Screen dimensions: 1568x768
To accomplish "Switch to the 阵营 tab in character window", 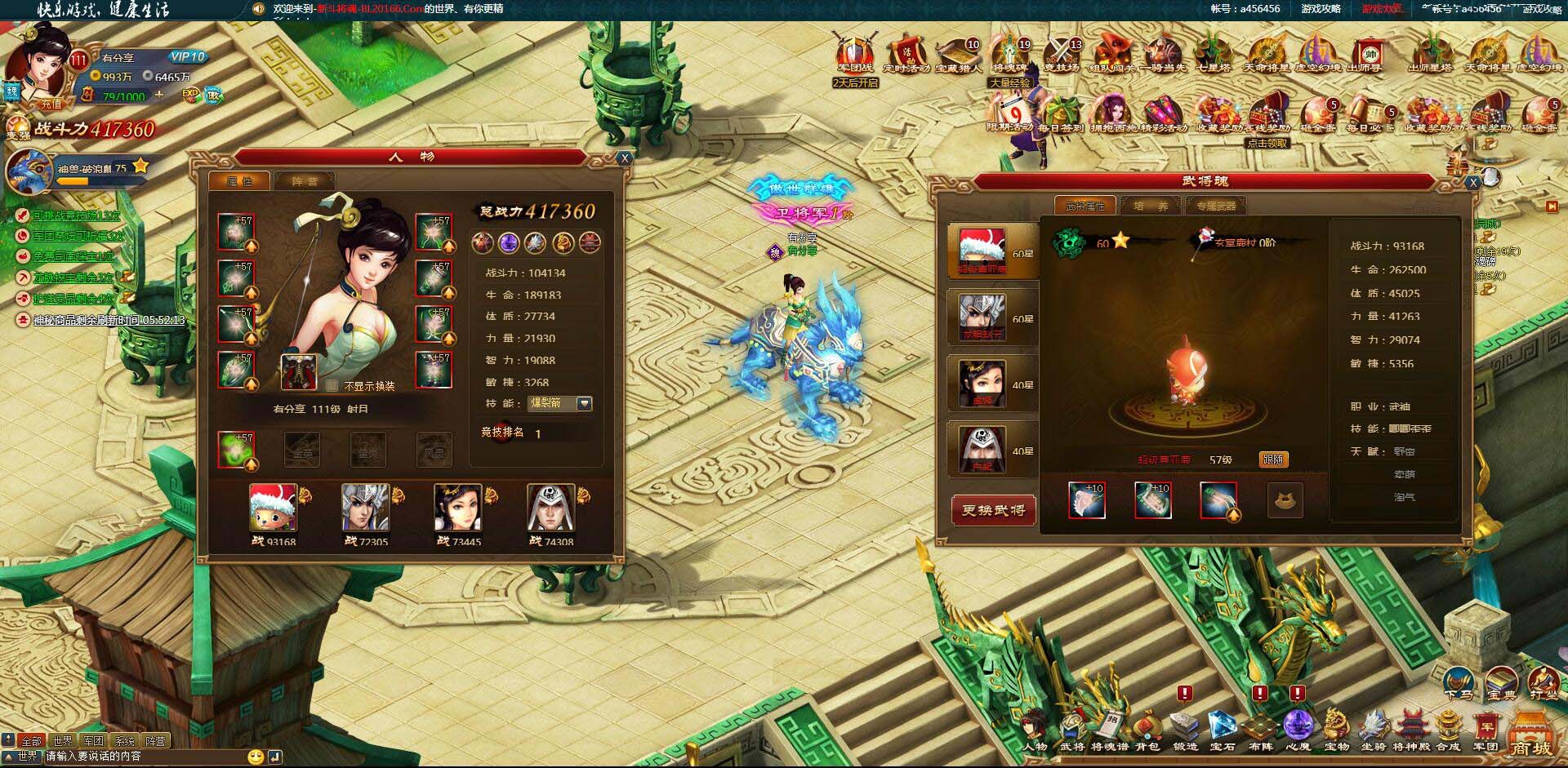I will pos(305,180).
